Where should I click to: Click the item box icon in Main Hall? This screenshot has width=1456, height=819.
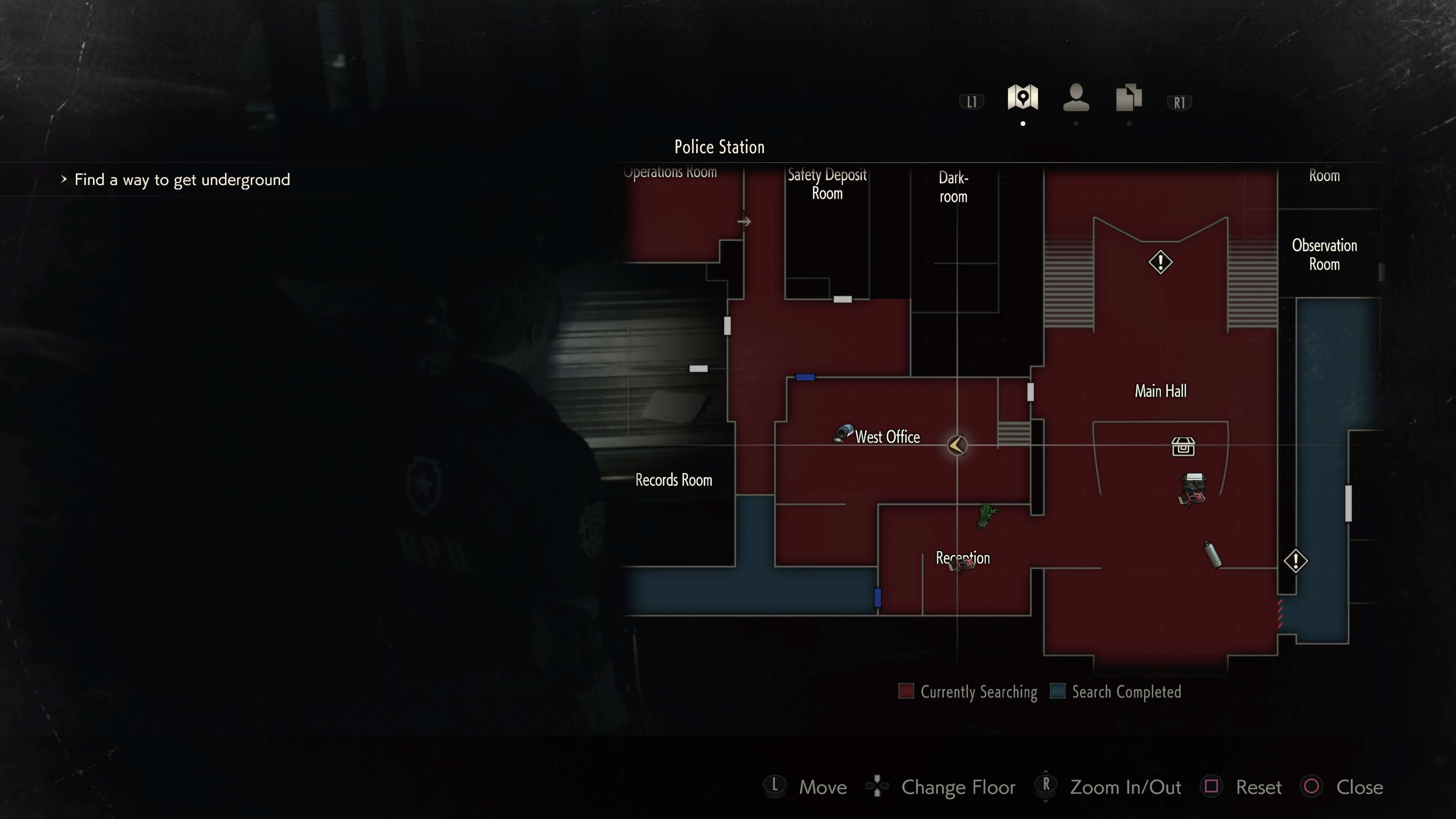(x=1183, y=447)
